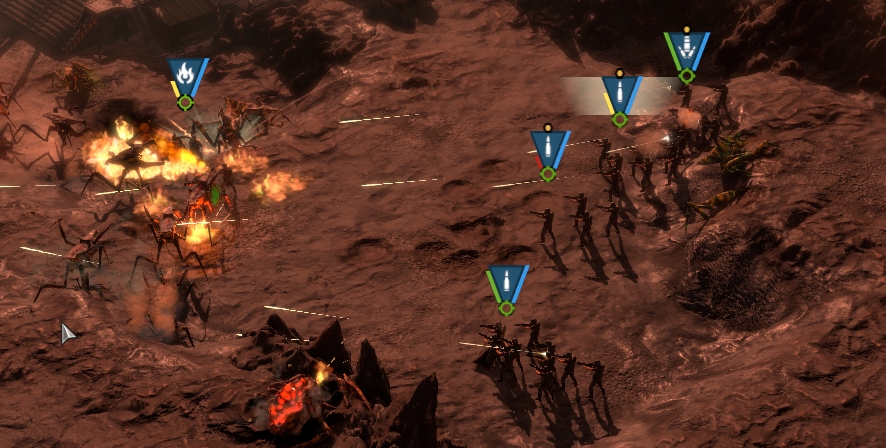Select the rocket squad marker with missile icon
This screenshot has height=448, width=886.
point(686,50)
